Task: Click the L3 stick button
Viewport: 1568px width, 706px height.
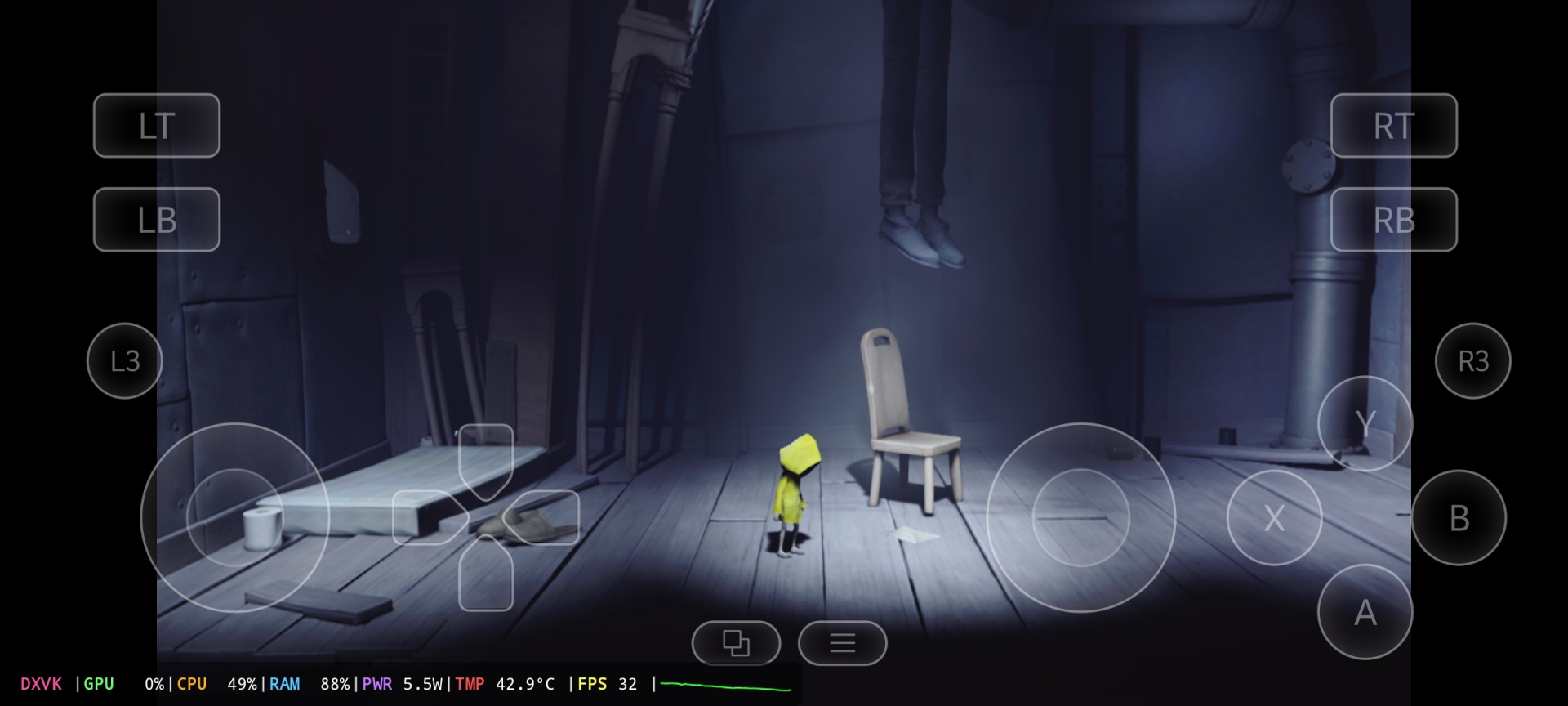Action: point(125,360)
